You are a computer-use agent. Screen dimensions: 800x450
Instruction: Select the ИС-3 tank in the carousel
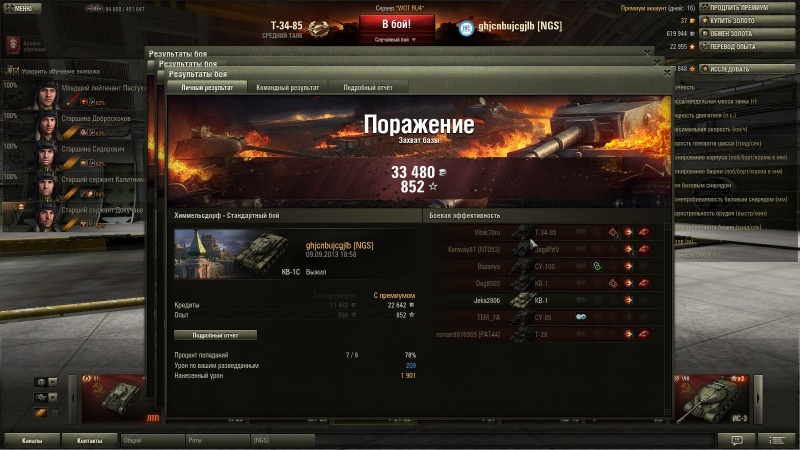coord(712,395)
